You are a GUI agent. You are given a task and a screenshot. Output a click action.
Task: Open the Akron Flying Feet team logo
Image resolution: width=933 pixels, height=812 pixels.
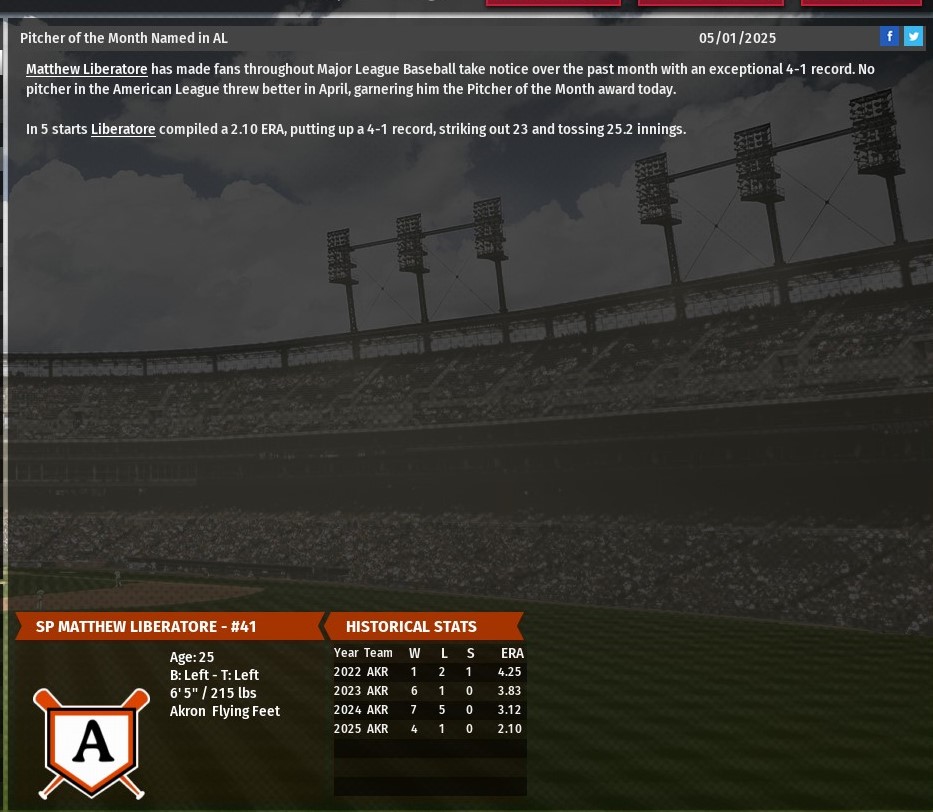(x=91, y=742)
